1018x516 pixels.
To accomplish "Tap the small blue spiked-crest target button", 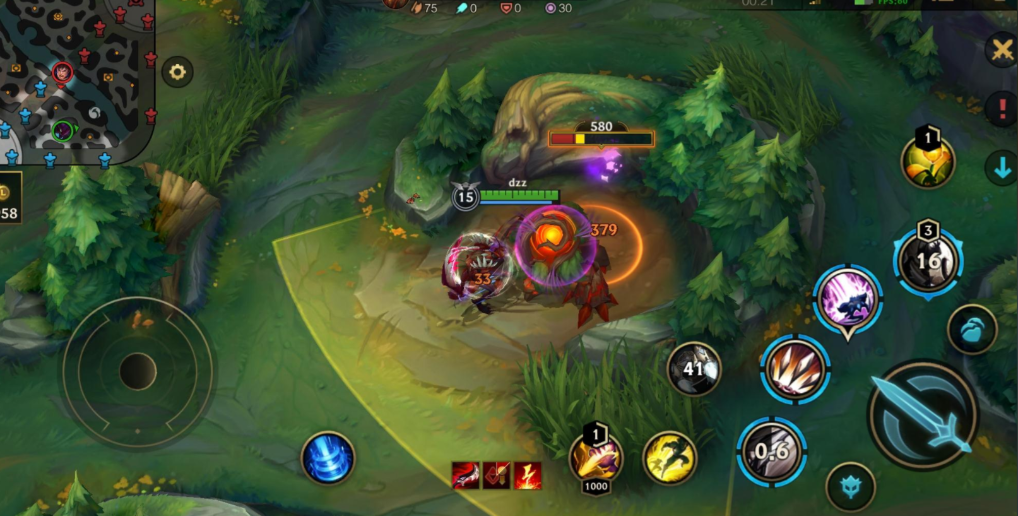I will click(850, 487).
